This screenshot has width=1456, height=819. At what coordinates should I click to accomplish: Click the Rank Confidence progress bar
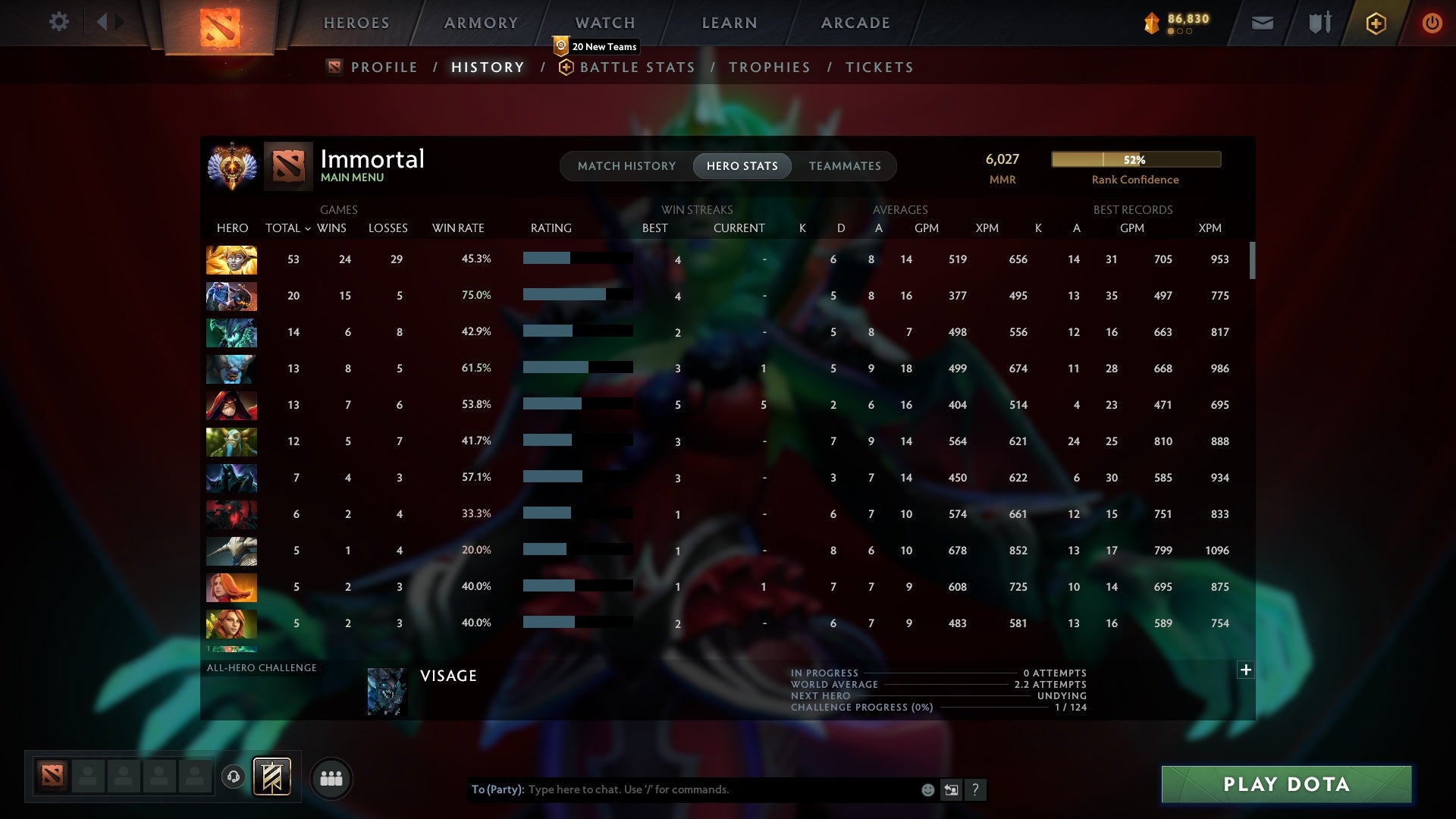tap(1135, 159)
